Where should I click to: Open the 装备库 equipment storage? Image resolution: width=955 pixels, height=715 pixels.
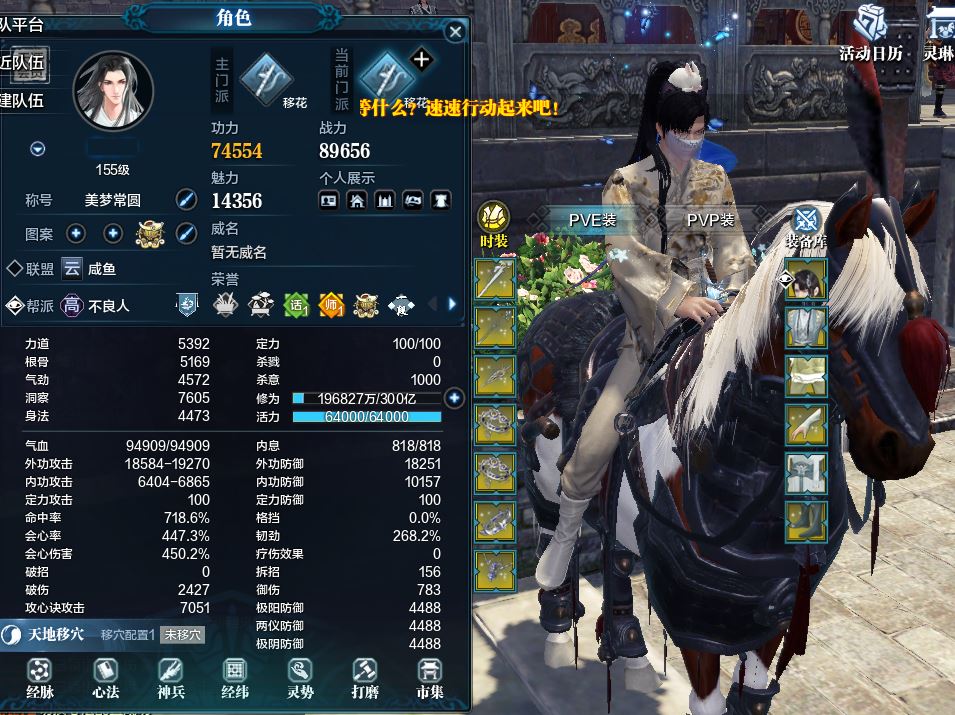804,225
